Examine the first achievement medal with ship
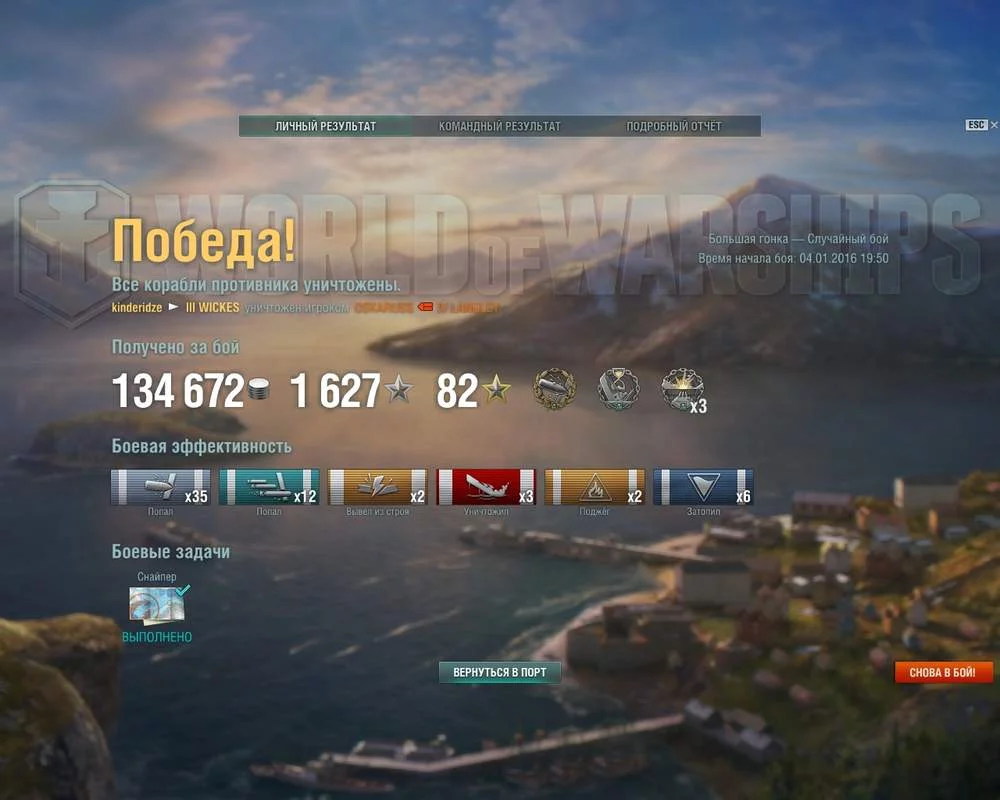Screen dimensions: 1000x800 coord(553,389)
